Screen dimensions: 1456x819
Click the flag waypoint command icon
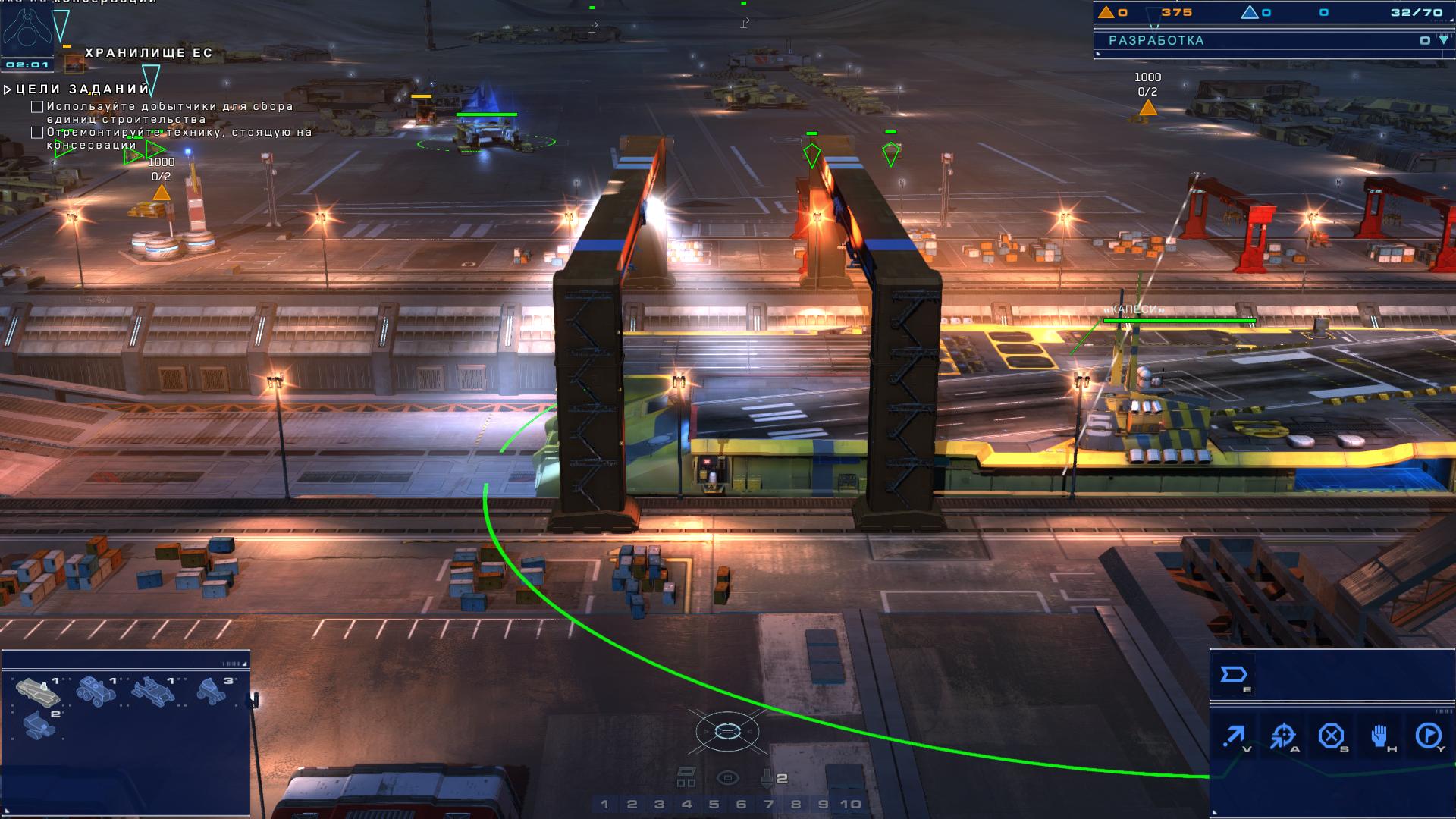[x=1429, y=736]
